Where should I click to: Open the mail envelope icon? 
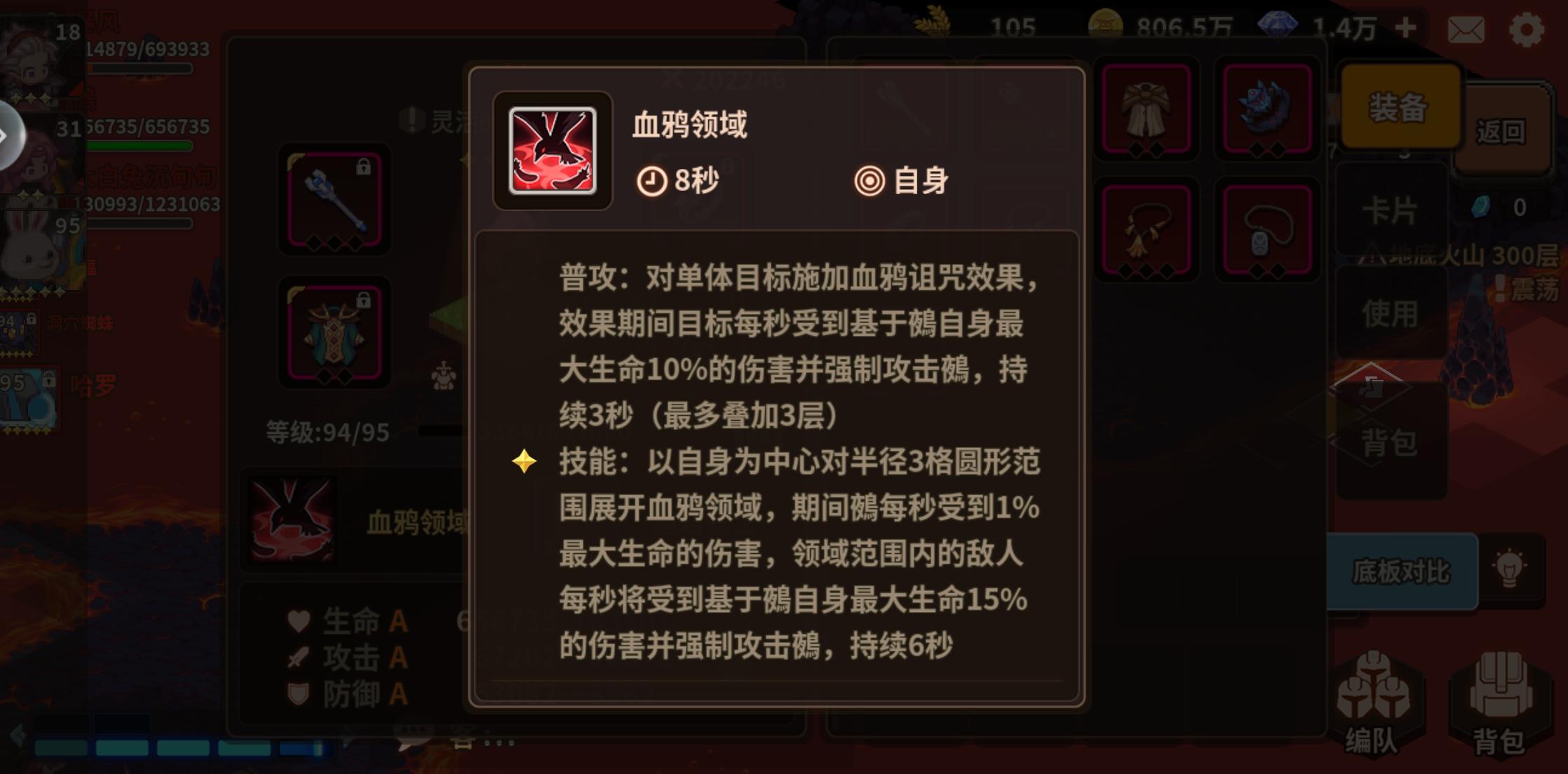tap(1467, 29)
